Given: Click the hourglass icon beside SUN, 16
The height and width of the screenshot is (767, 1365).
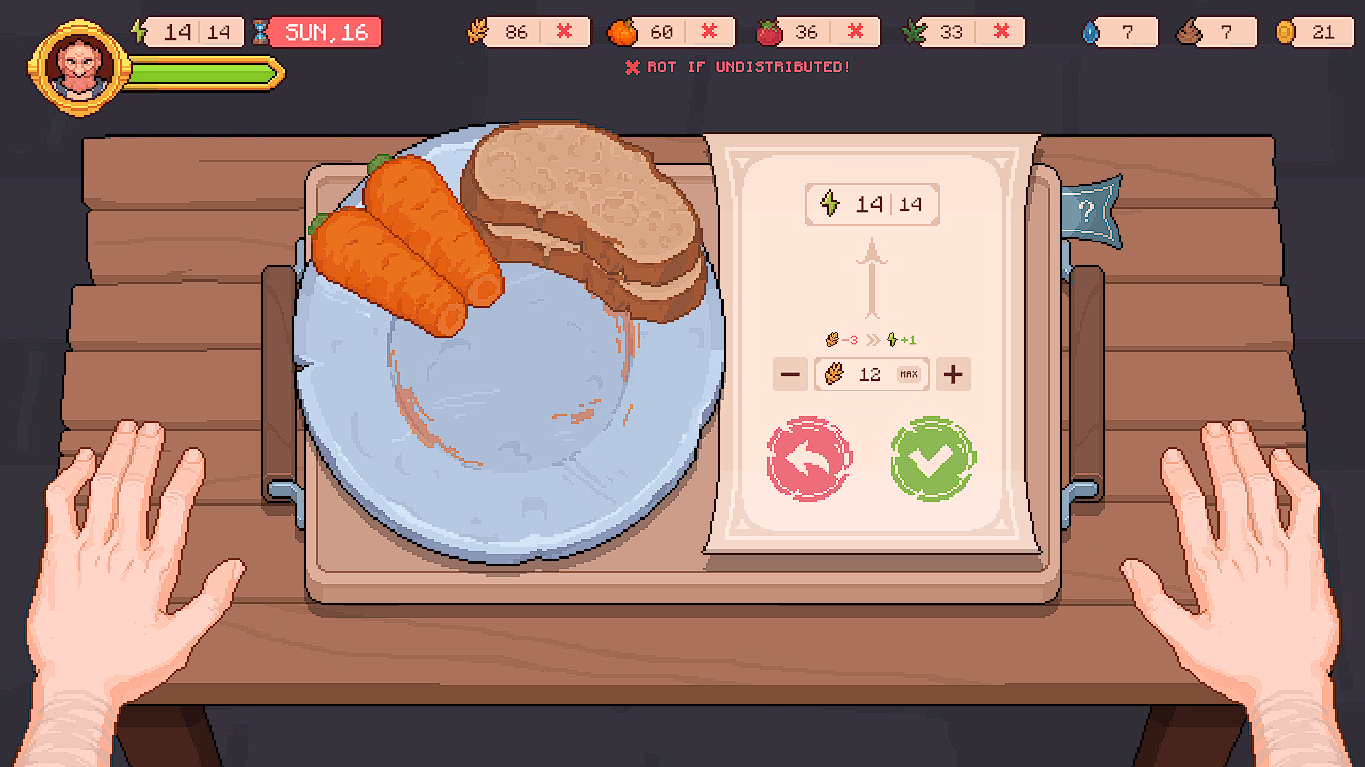Looking at the screenshot, I should click(261, 31).
